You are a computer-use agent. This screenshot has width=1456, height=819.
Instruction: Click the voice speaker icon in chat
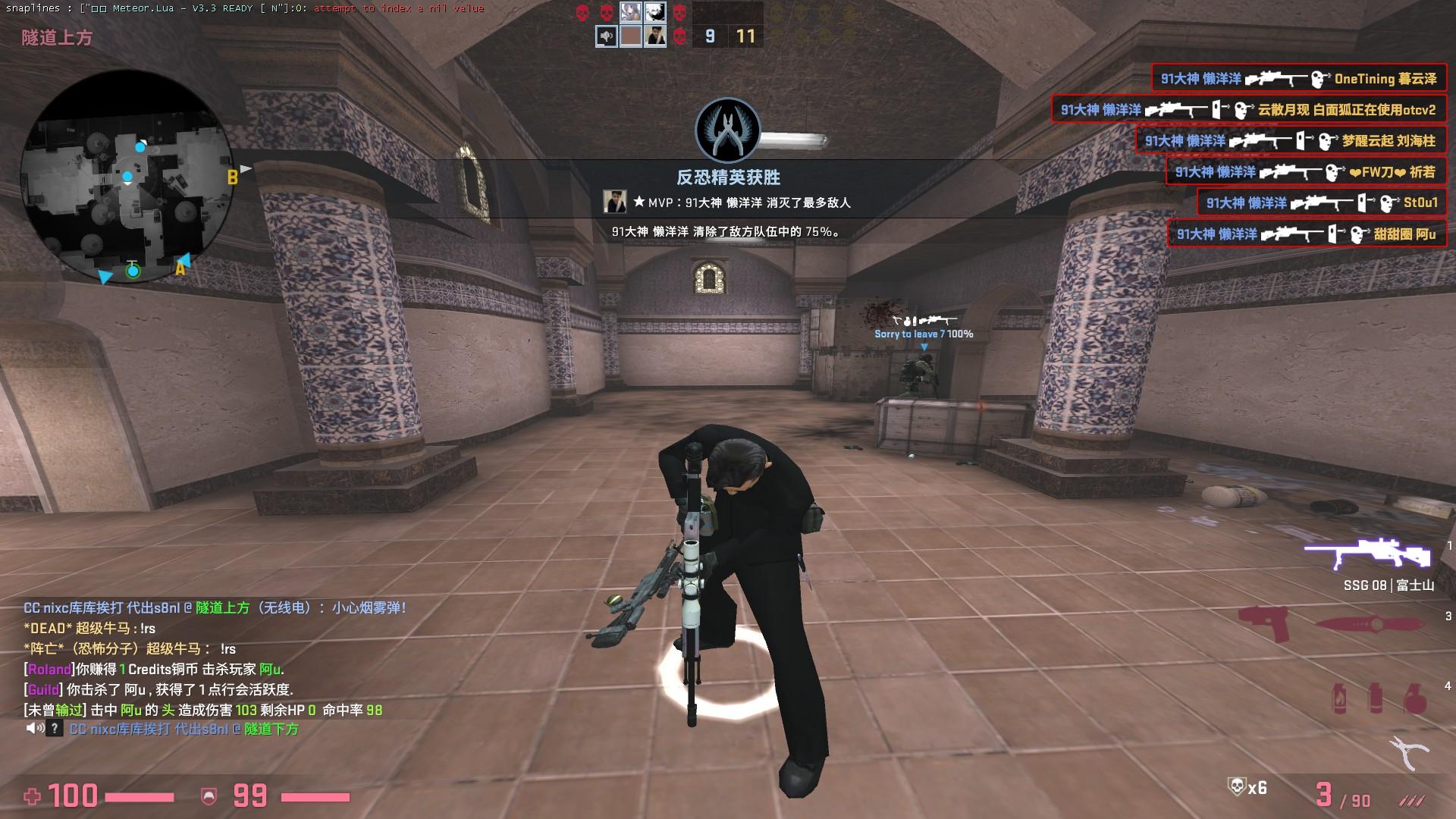click(x=34, y=729)
